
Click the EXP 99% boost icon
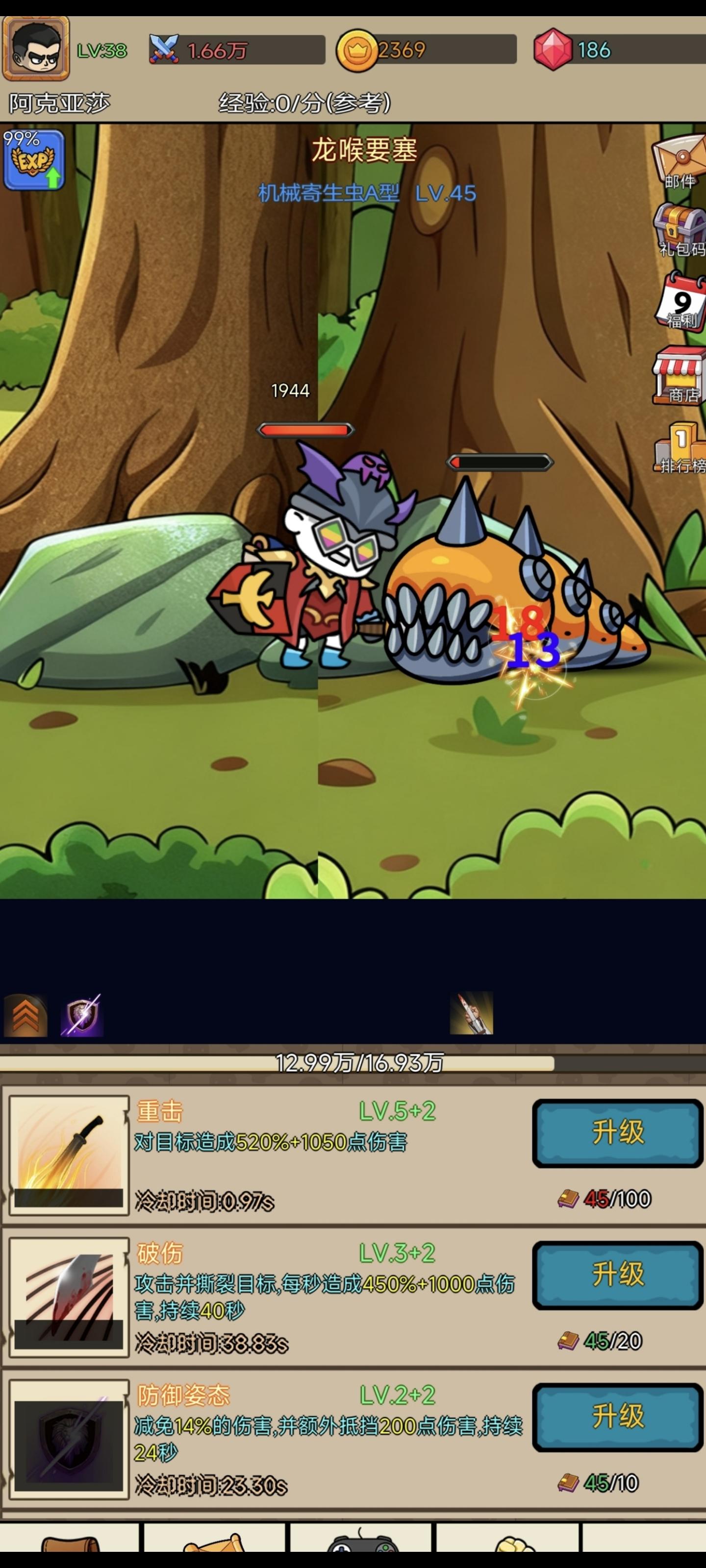pyautogui.click(x=35, y=159)
